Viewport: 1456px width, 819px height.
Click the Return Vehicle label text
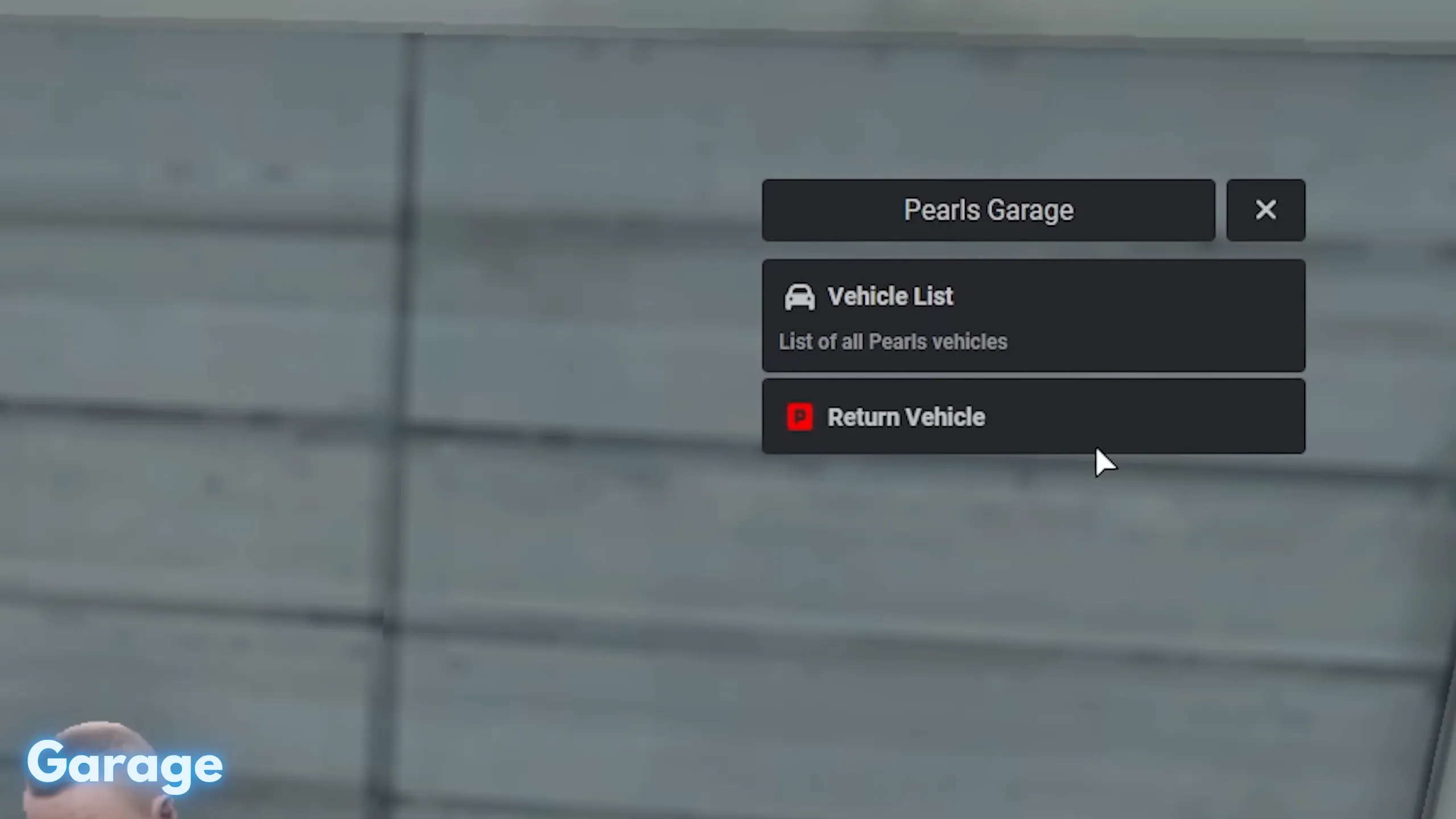click(906, 417)
